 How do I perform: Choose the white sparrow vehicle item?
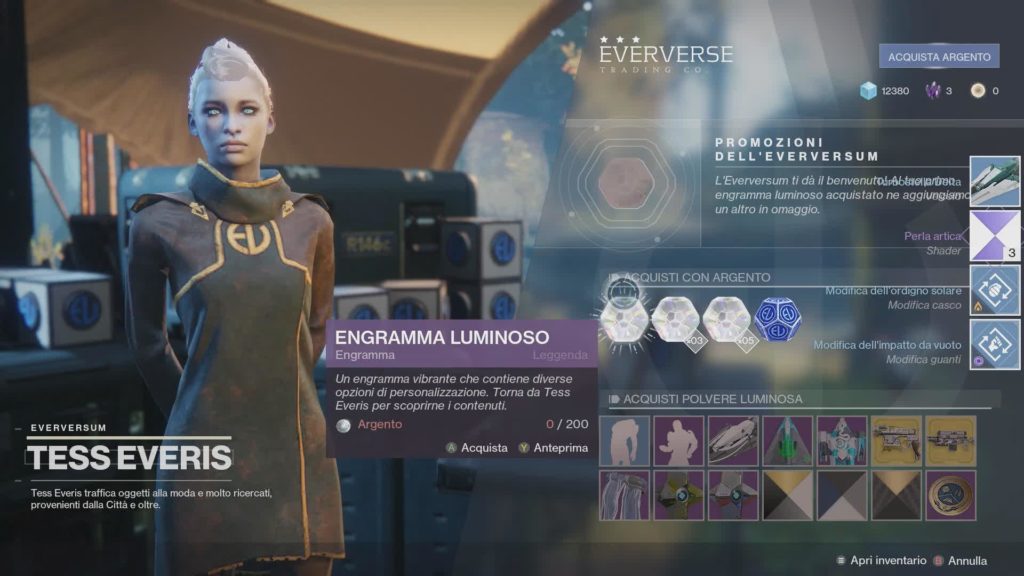tap(733, 441)
